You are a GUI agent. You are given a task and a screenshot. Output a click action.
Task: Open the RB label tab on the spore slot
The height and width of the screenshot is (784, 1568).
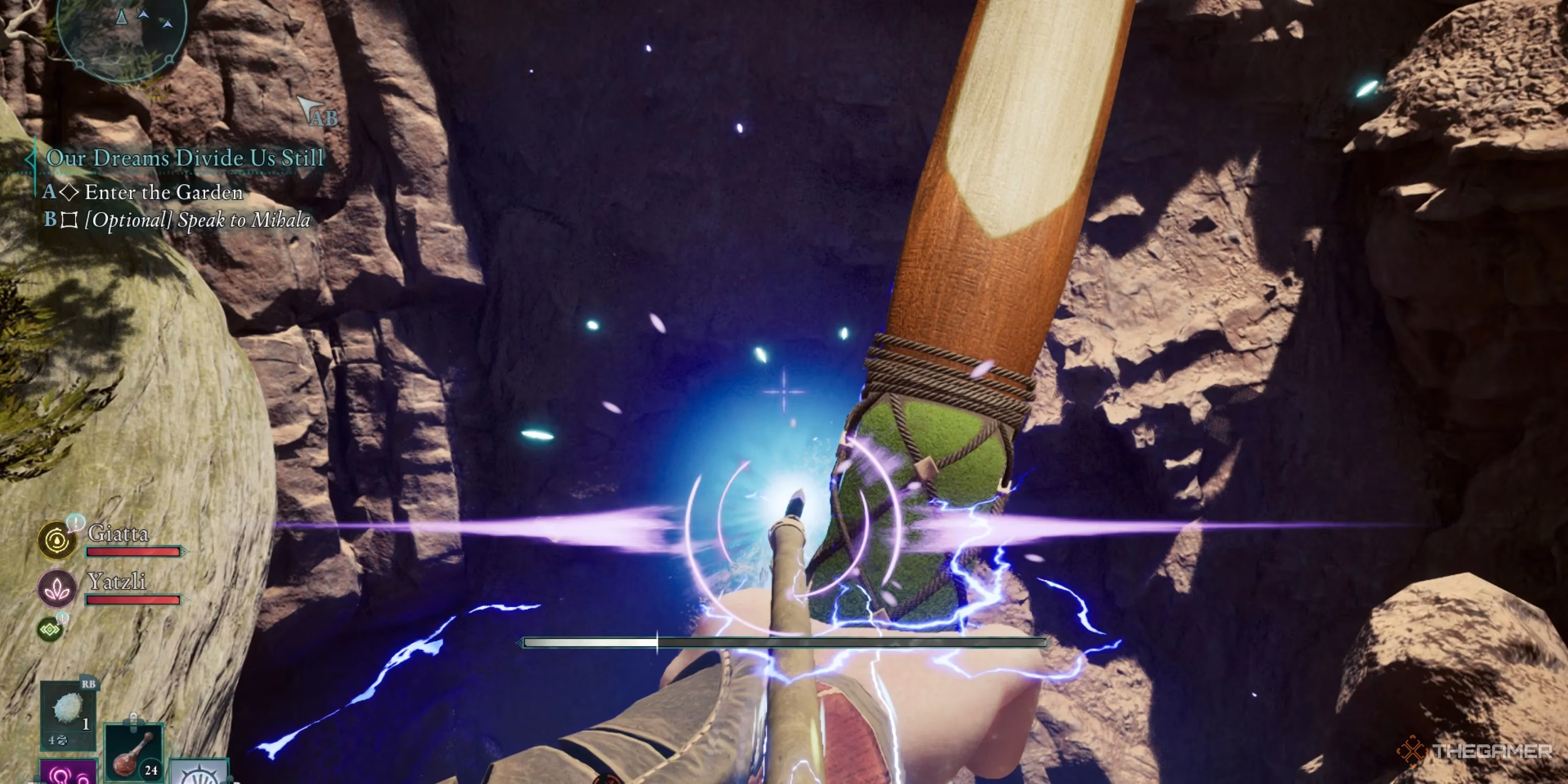[x=89, y=685]
